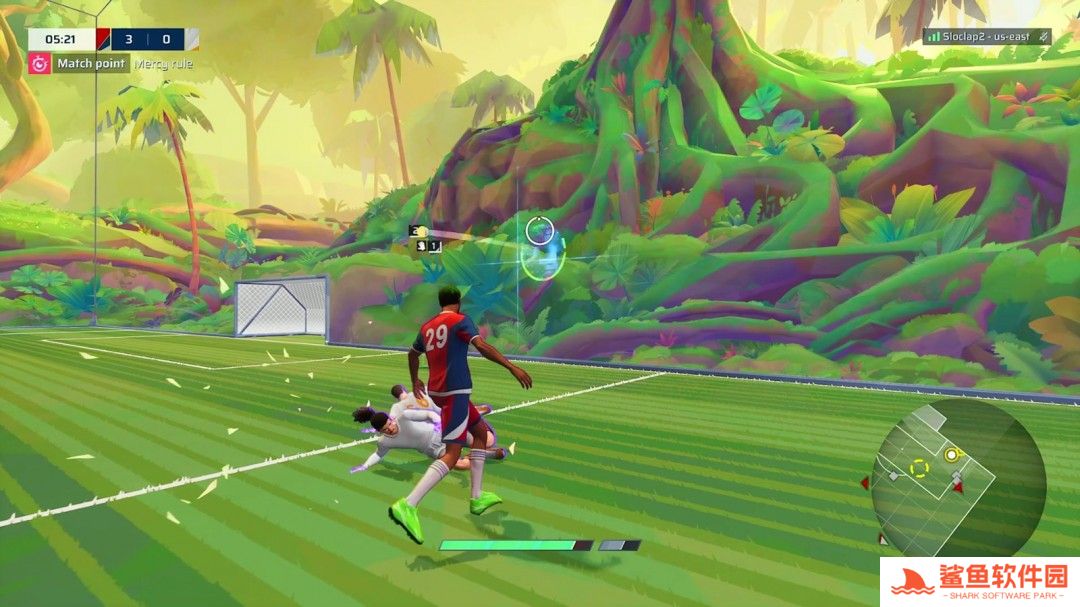Open the Shark Software Park watermark logo
Image resolution: width=1080 pixels, height=607 pixels.
coord(979,581)
